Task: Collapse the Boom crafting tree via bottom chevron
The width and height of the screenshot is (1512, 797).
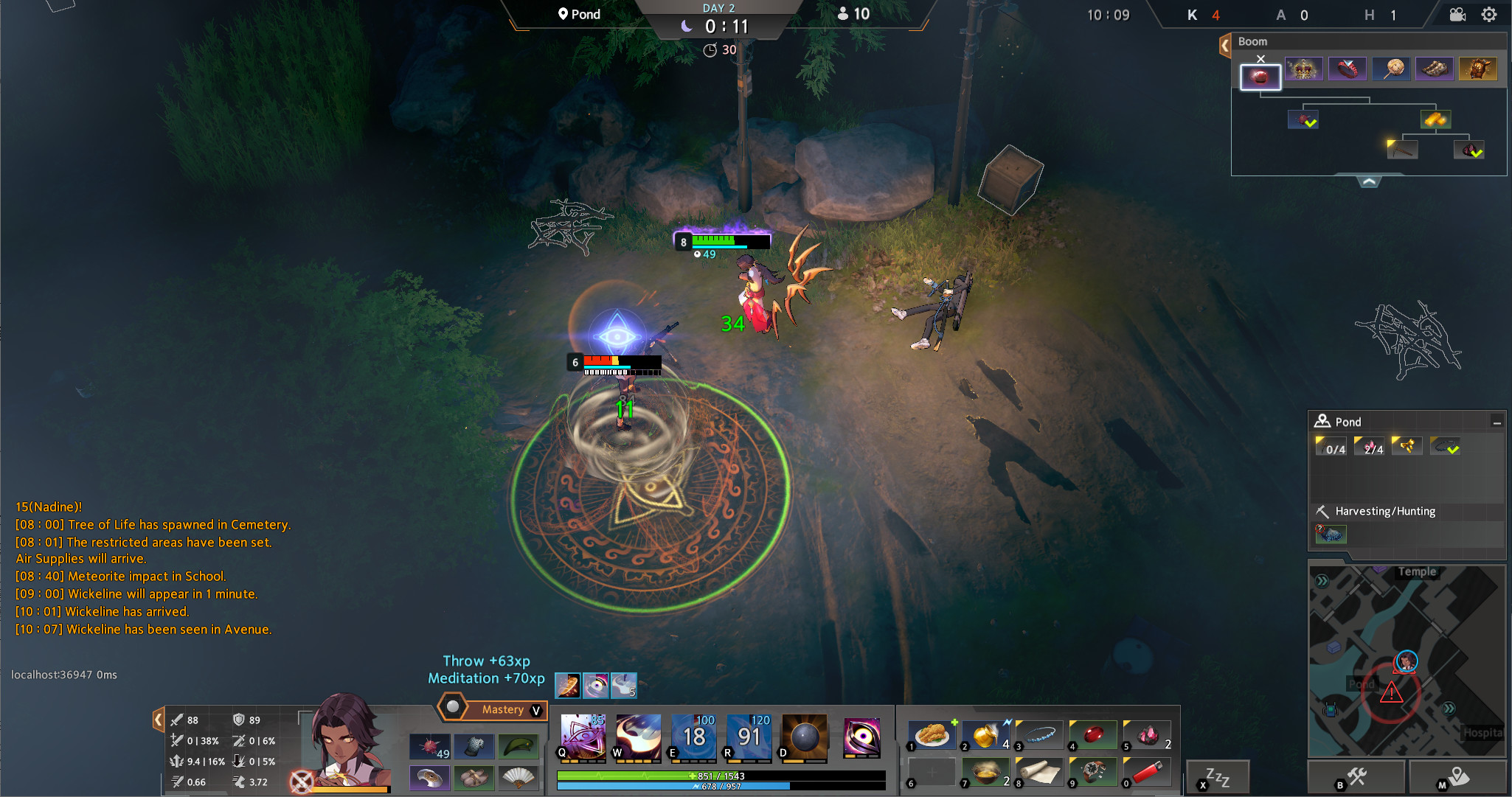Action: [x=1369, y=182]
